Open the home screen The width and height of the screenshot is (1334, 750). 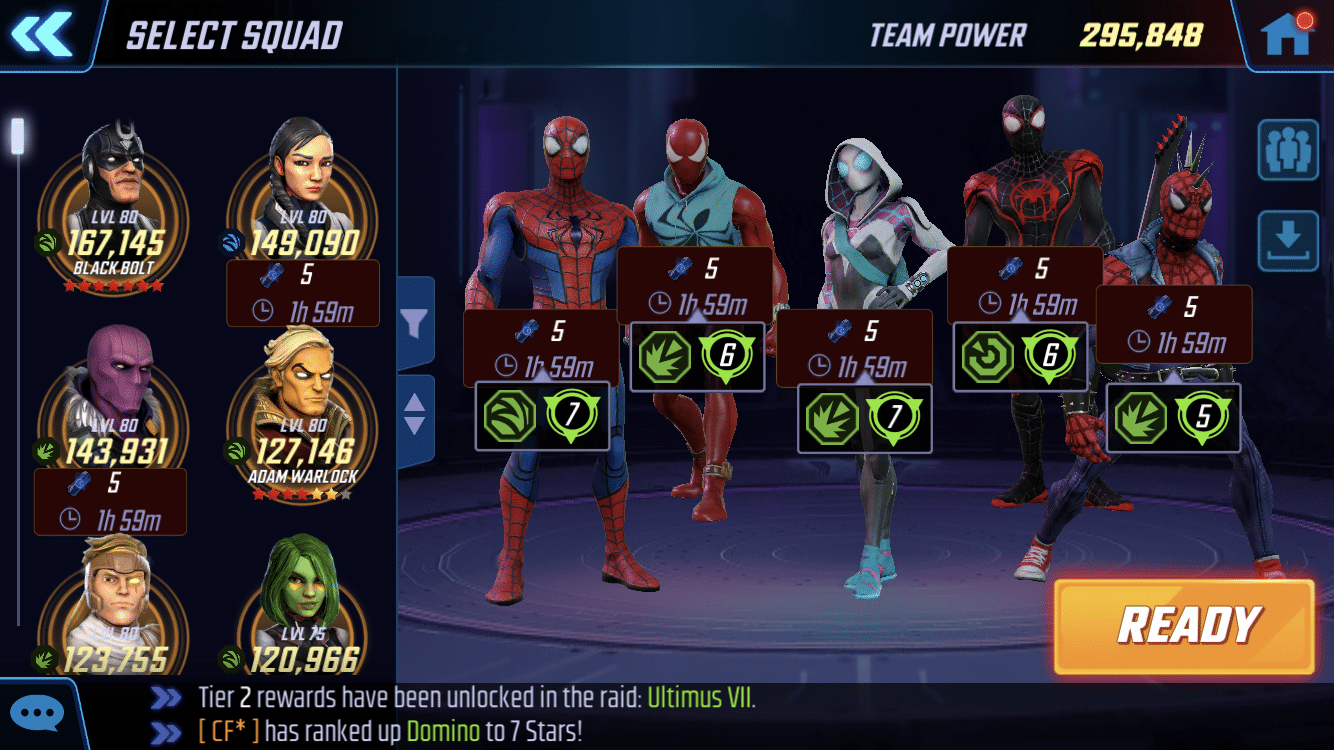[1285, 34]
